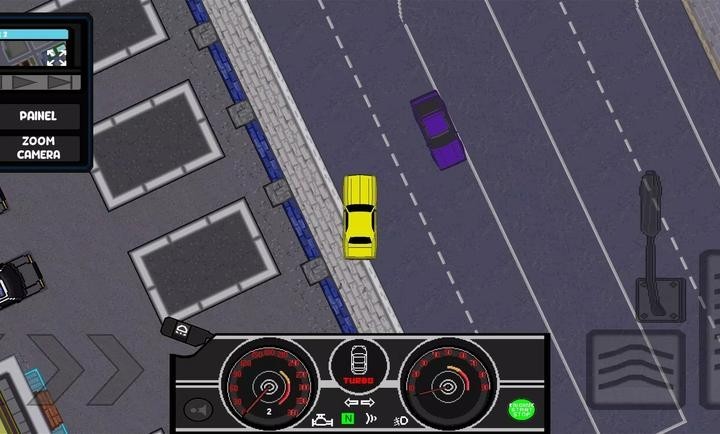The height and width of the screenshot is (434, 720).
Task: Tap the ZOOM CAMERA button
Action: pyautogui.click(x=39, y=148)
